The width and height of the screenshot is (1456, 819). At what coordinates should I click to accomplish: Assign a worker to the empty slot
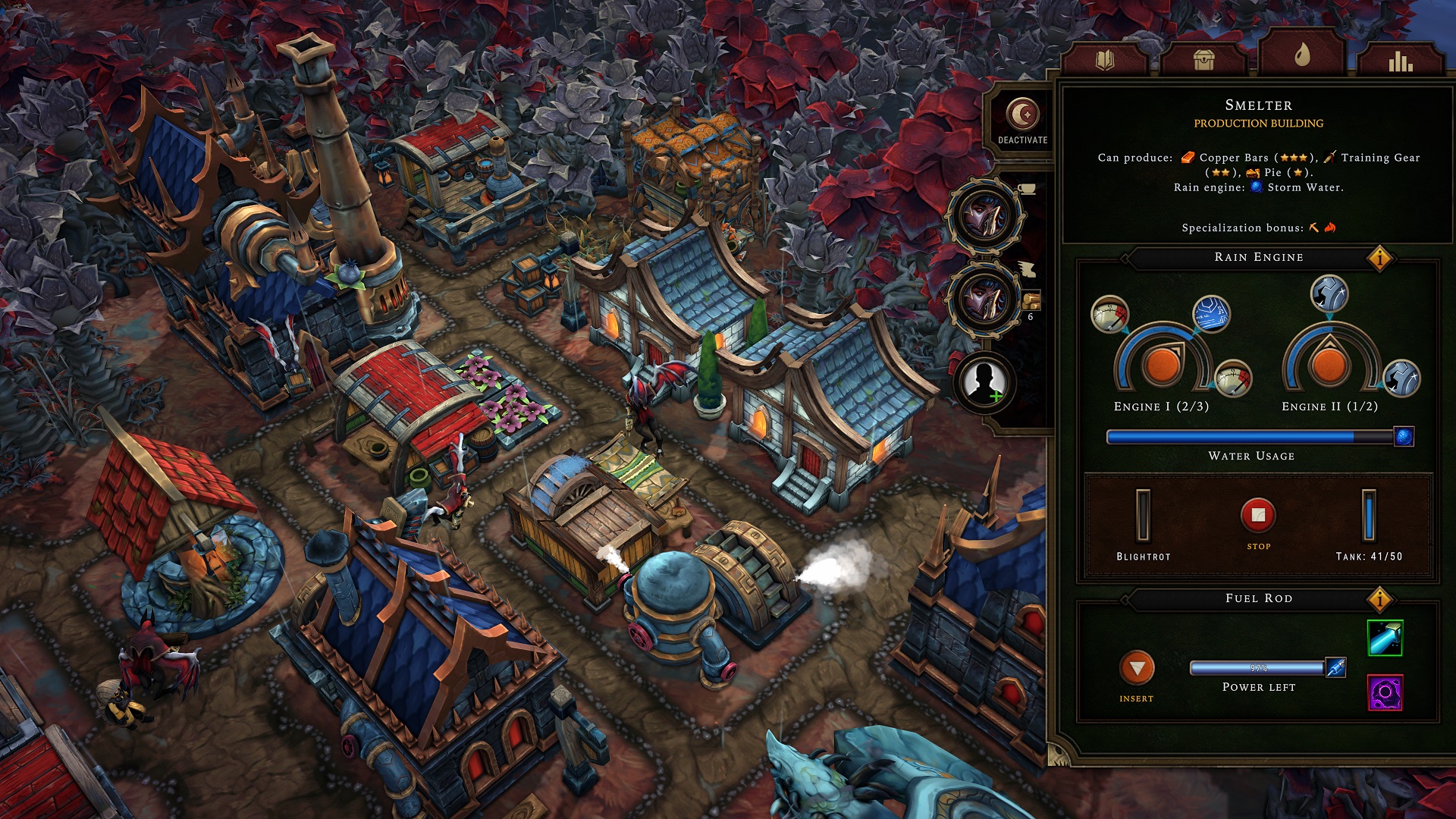click(x=985, y=381)
